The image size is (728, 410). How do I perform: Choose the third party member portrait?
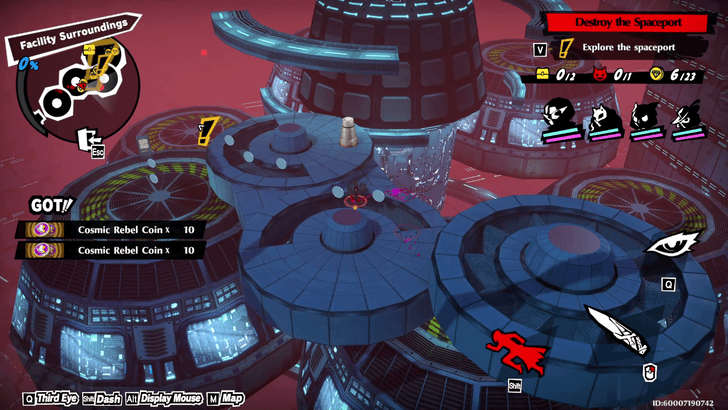[x=647, y=118]
